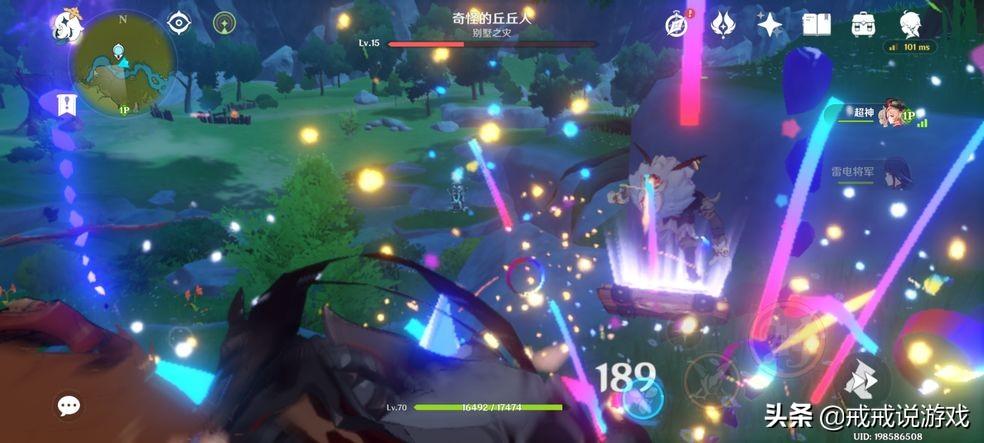Tap the green circular signal icon

pos(225,22)
